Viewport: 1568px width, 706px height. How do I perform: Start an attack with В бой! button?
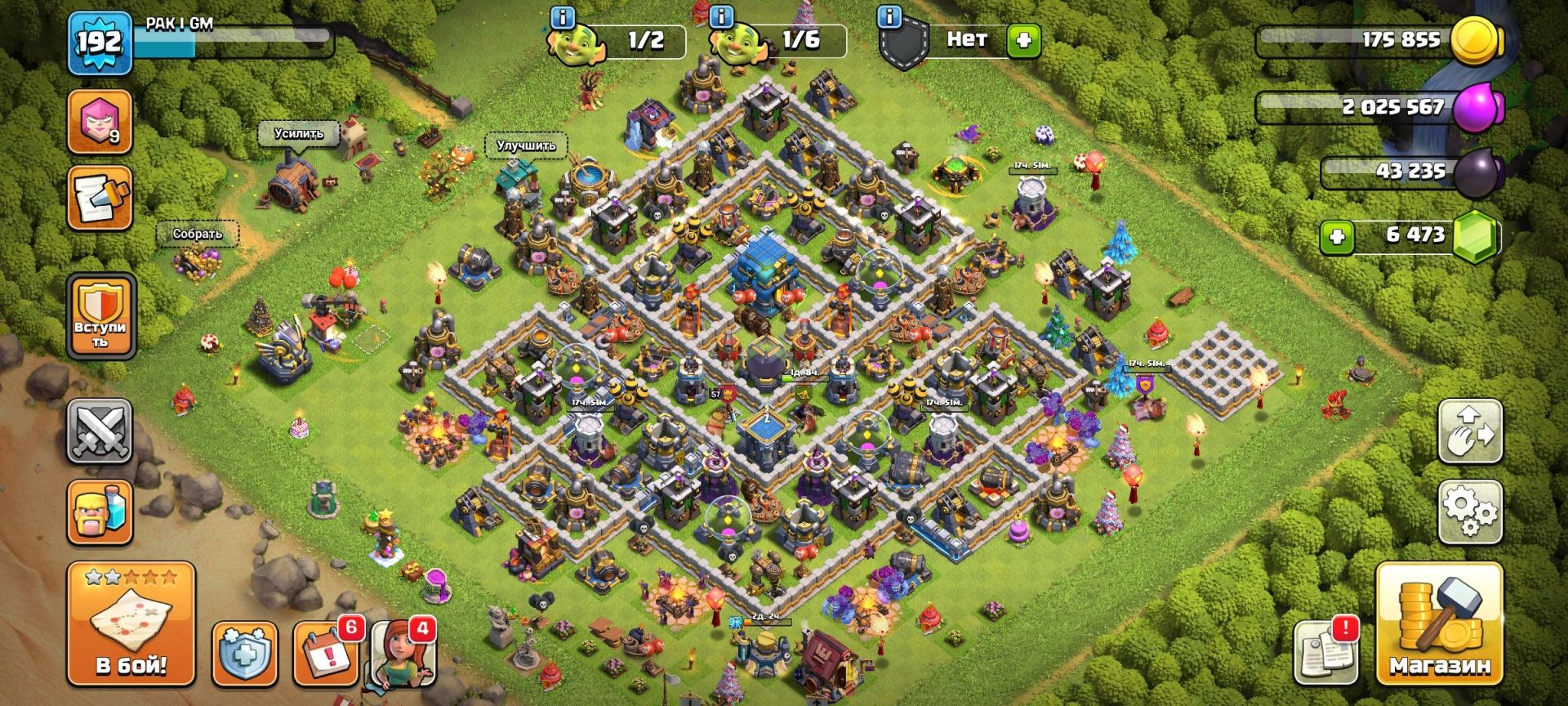point(131,624)
